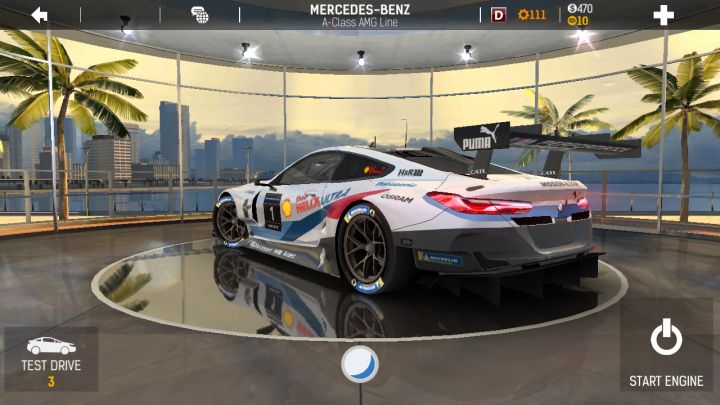Tap the plus button to add currency
This screenshot has width=720, height=405.
tap(663, 15)
